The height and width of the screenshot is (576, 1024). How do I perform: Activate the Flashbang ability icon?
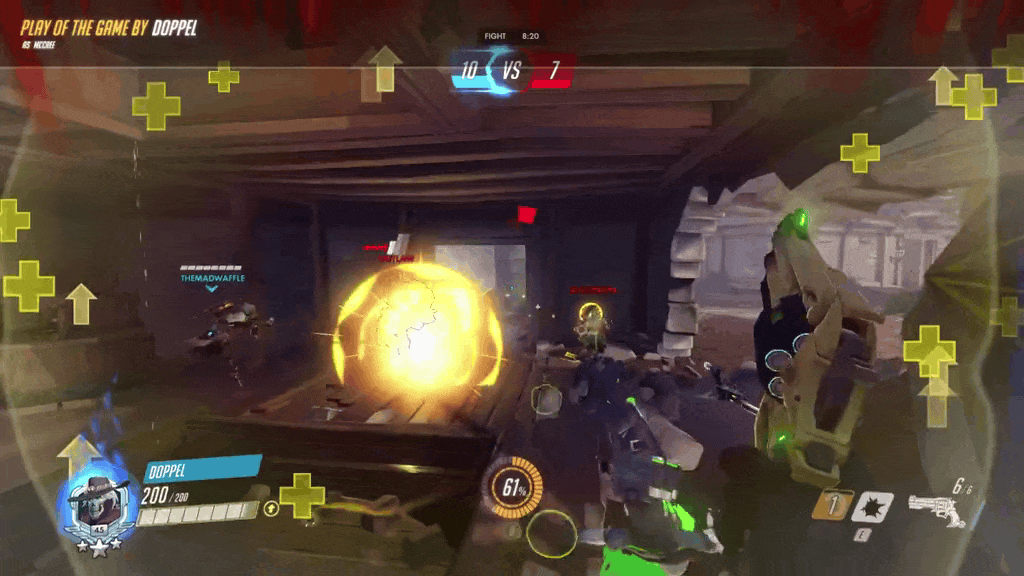click(x=871, y=507)
